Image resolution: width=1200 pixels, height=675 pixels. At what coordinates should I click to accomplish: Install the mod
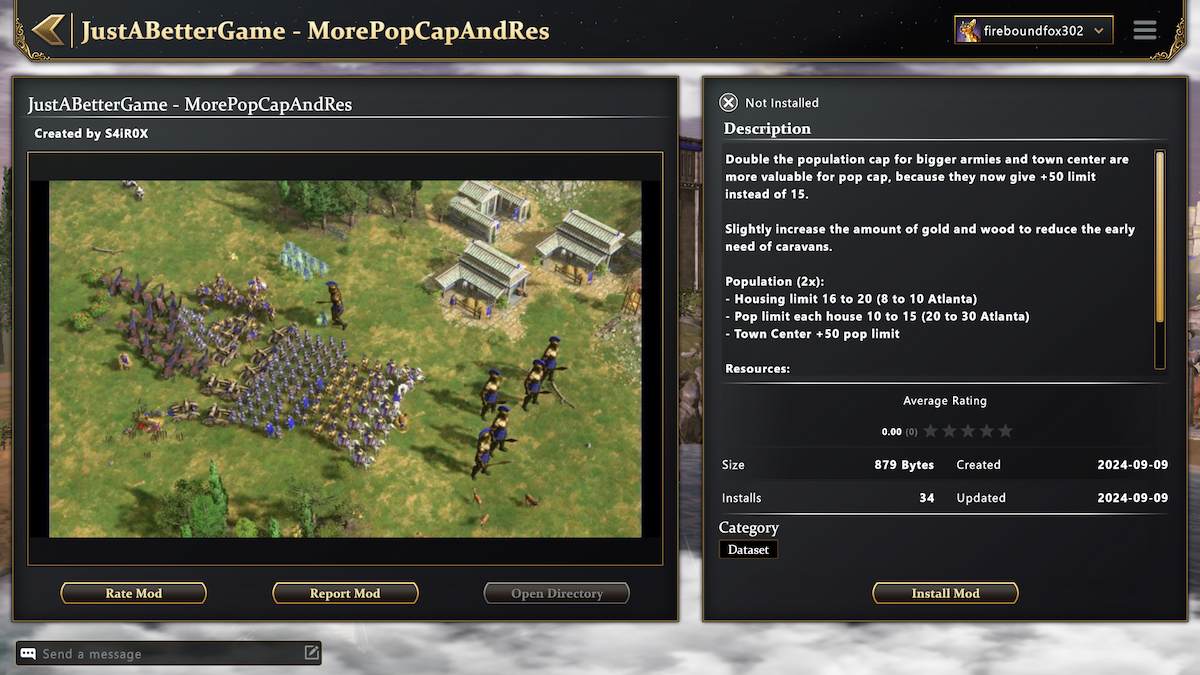(945, 593)
